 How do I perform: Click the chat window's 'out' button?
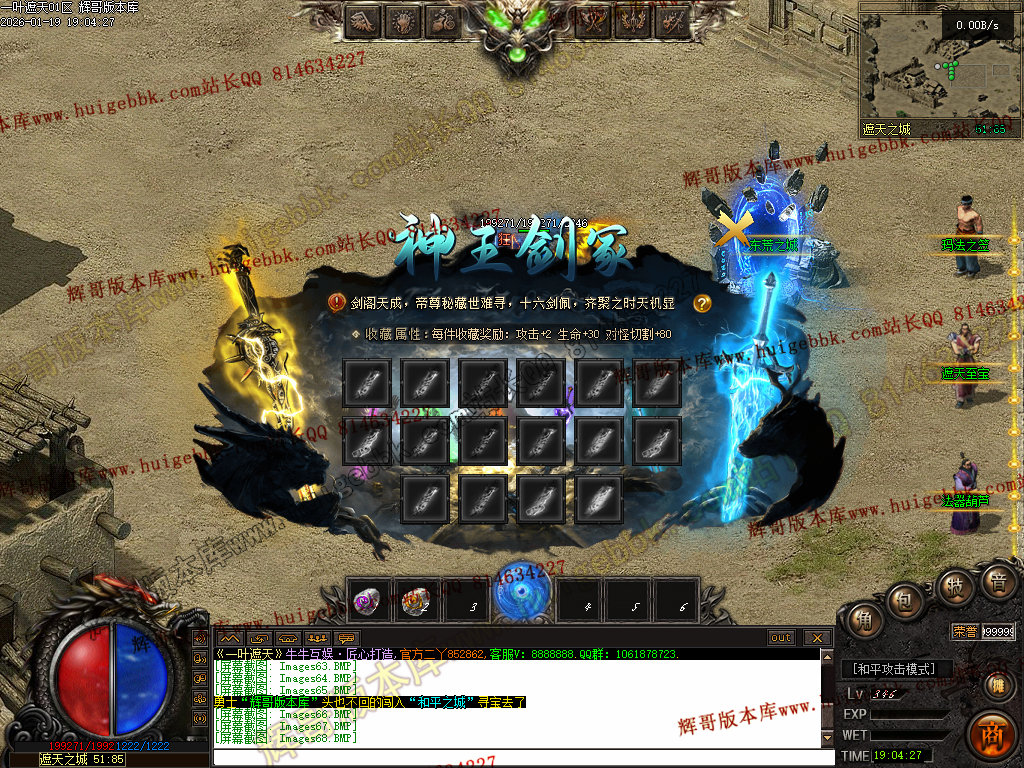[781, 637]
